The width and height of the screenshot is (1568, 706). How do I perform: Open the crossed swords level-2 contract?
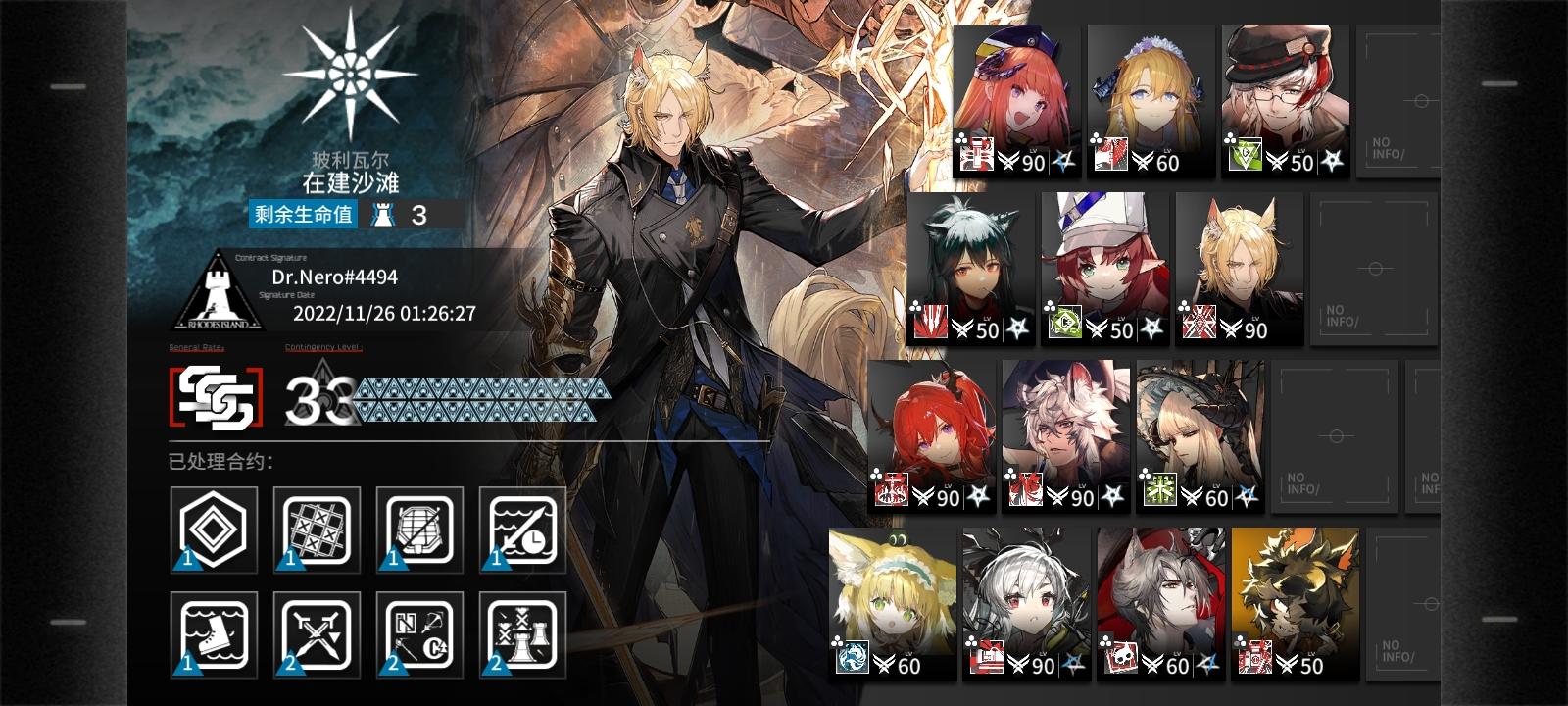pyautogui.click(x=314, y=635)
